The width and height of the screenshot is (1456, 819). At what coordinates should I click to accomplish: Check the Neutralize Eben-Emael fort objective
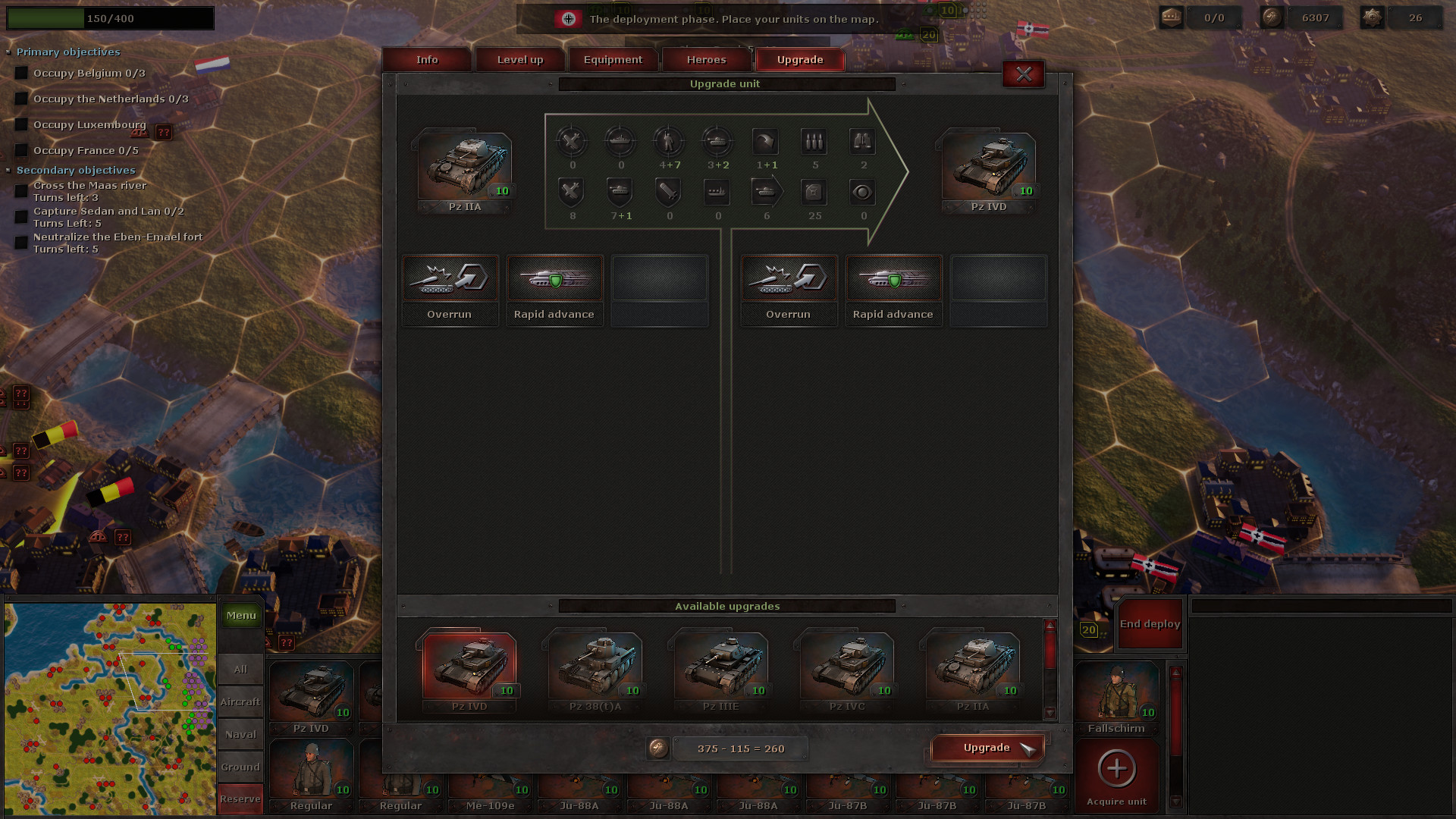click(x=20, y=243)
